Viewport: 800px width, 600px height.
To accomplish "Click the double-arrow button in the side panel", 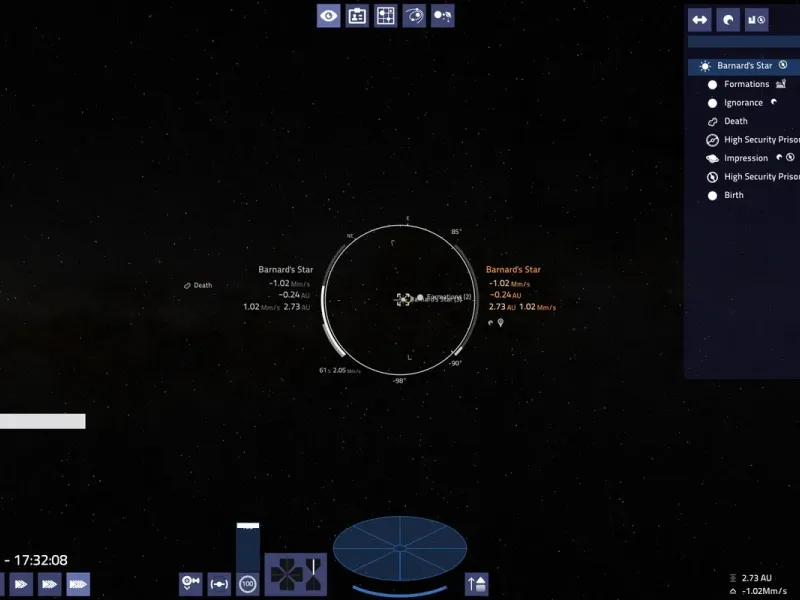I will coord(700,19).
